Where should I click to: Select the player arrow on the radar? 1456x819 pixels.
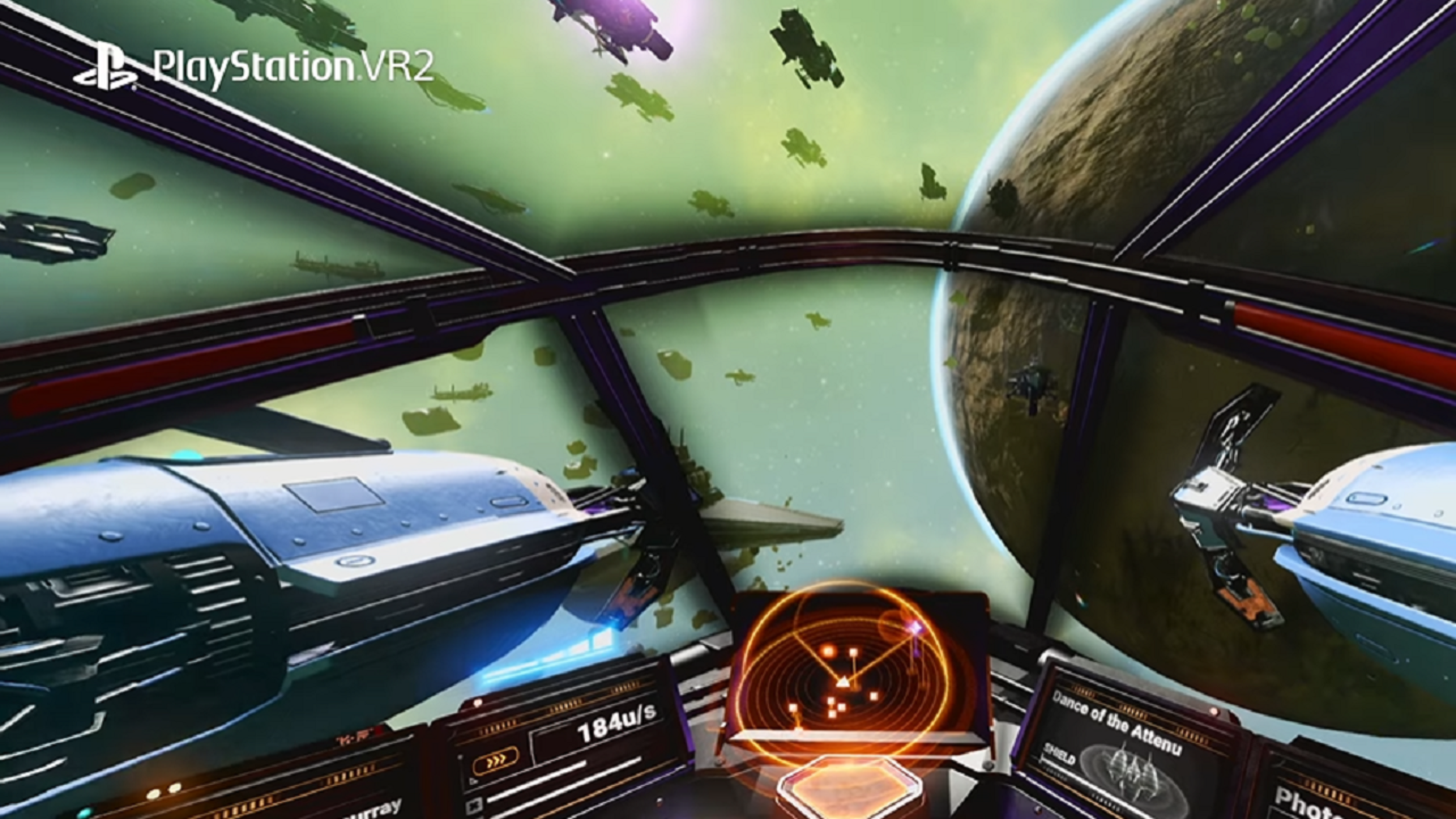843,683
